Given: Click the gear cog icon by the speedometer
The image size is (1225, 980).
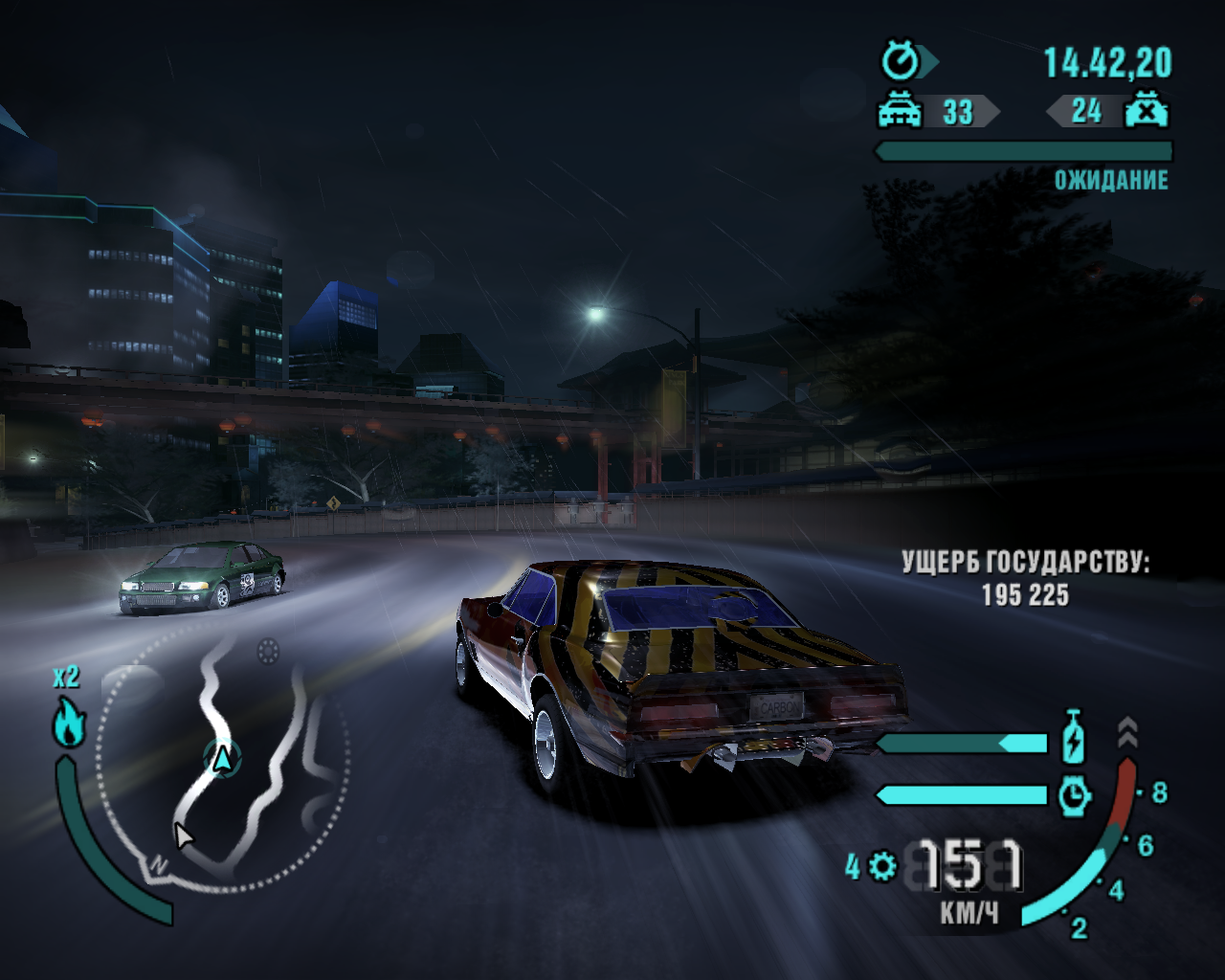Looking at the screenshot, I should tap(882, 867).
